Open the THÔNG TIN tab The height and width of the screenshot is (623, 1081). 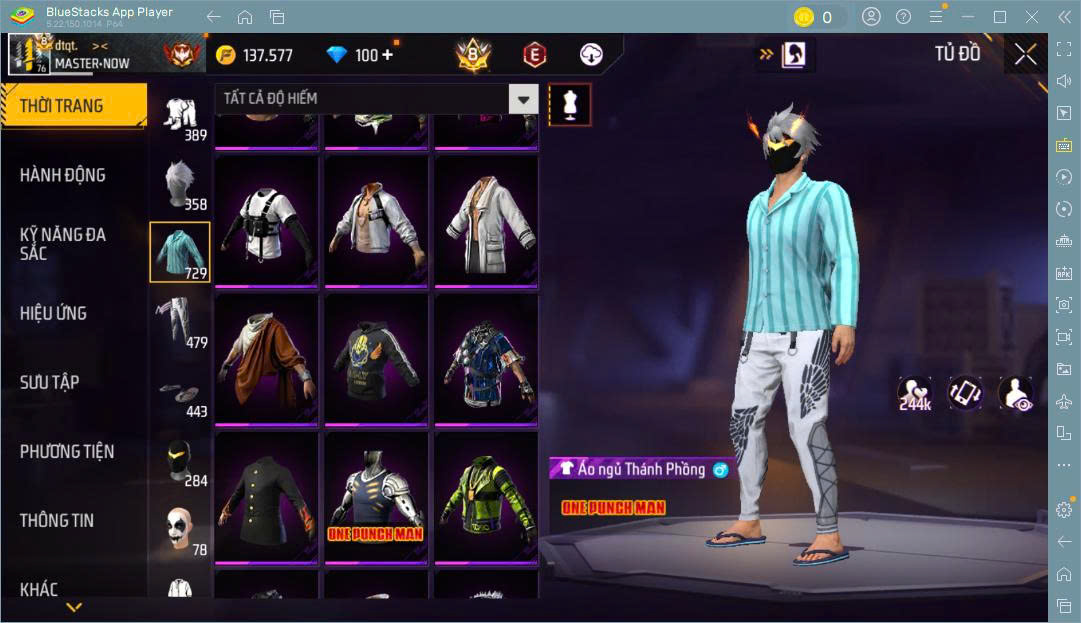57,520
